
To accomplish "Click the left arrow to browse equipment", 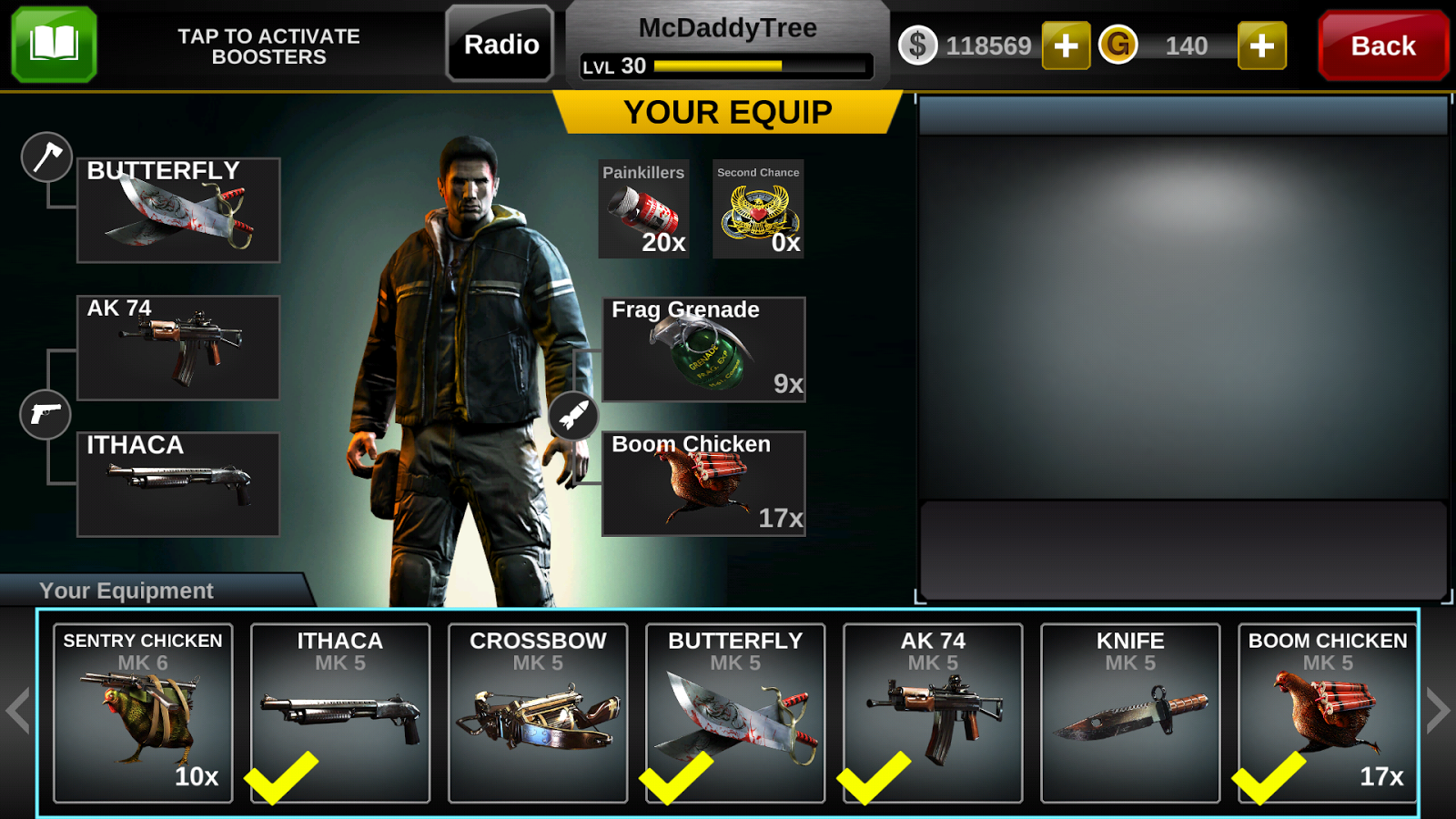I will pos(16,711).
